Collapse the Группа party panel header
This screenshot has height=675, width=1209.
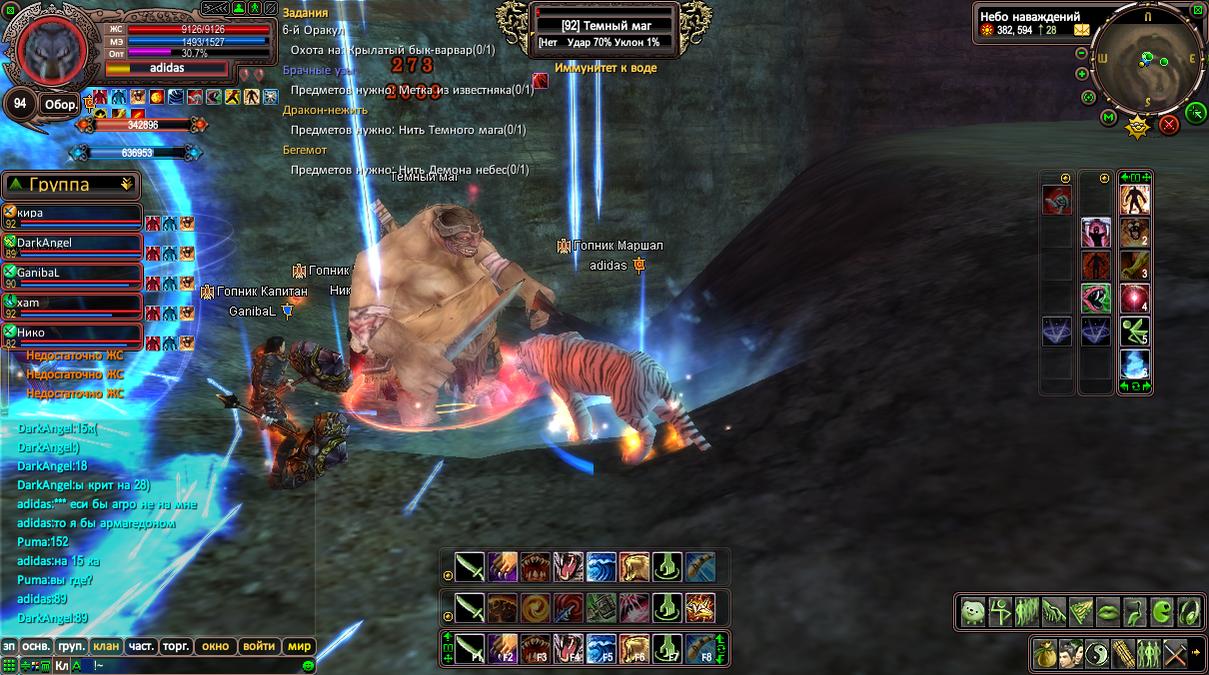click(70, 184)
